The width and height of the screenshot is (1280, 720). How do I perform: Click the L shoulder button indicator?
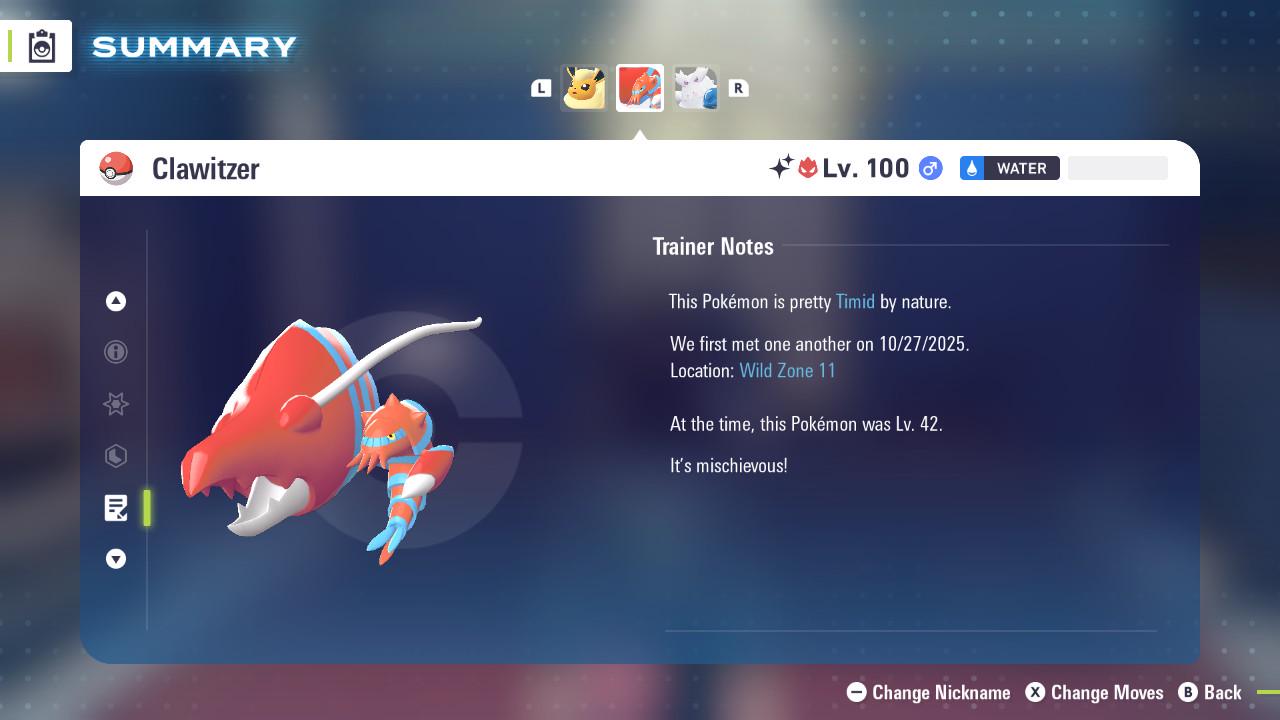(x=541, y=88)
